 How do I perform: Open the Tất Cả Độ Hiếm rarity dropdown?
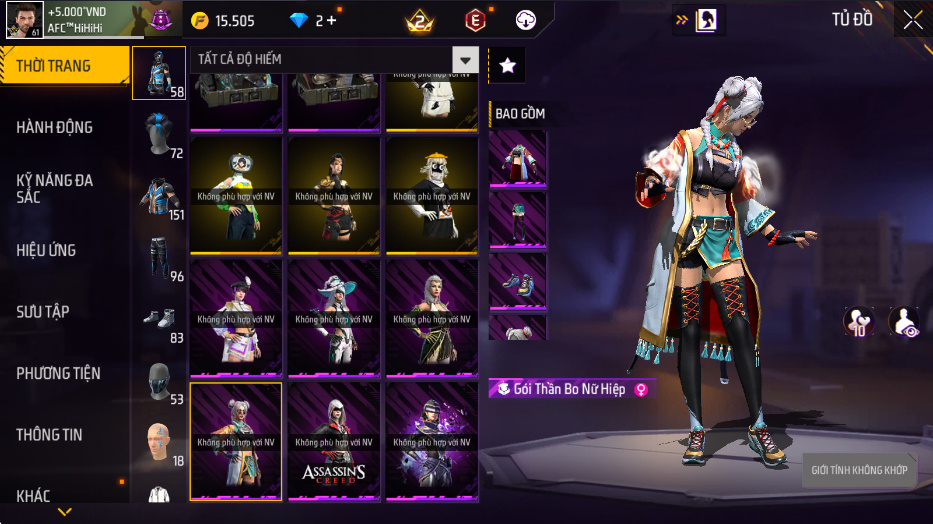pyautogui.click(x=334, y=59)
